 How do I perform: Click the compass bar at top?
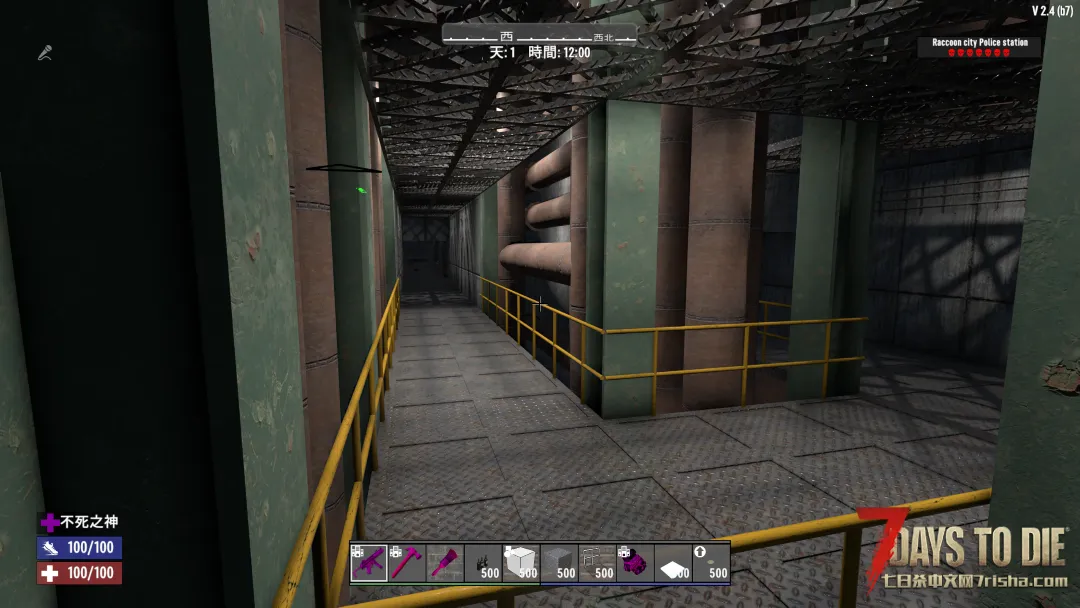click(x=539, y=36)
